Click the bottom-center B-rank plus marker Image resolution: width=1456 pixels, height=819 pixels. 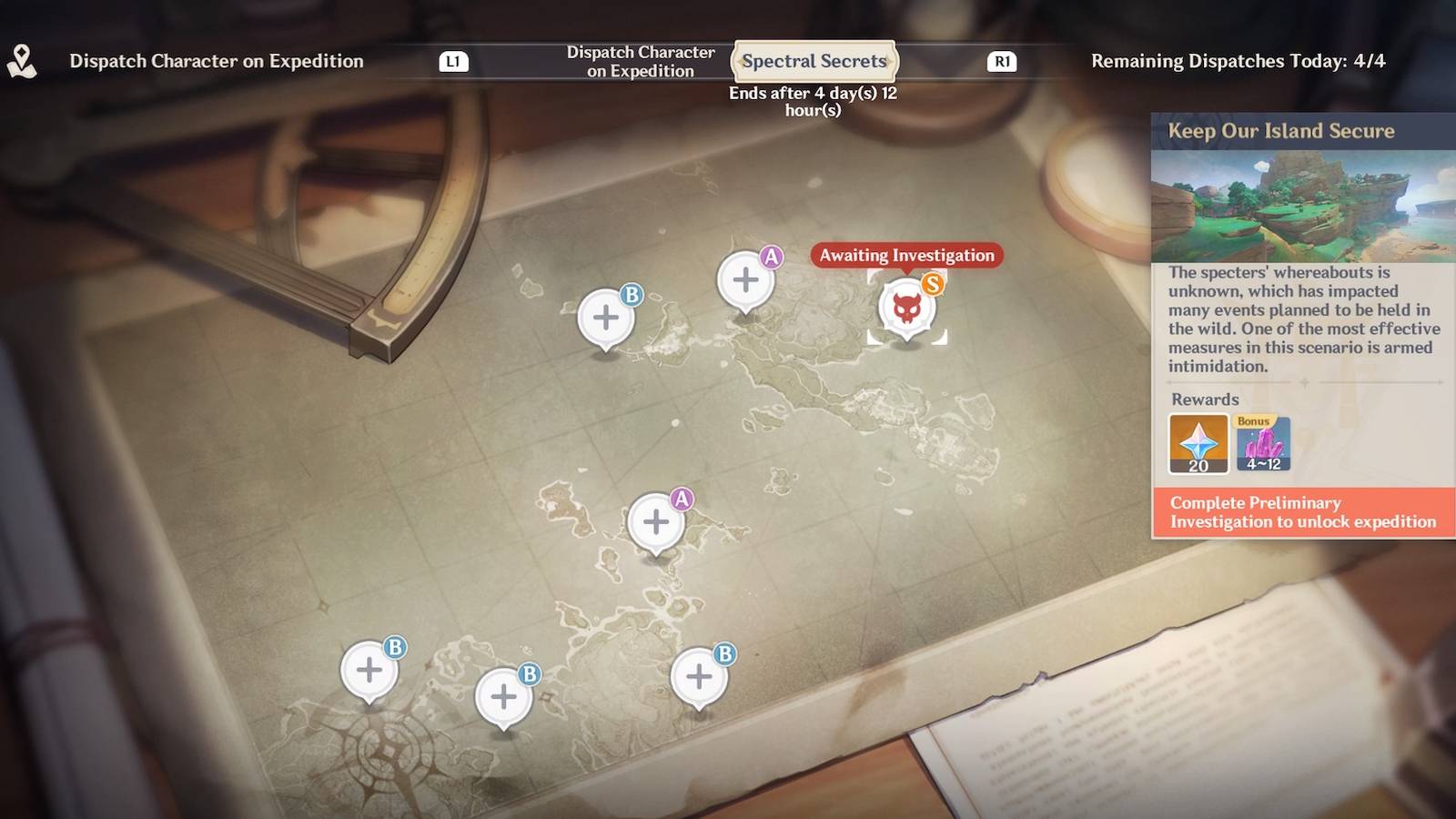click(x=503, y=697)
